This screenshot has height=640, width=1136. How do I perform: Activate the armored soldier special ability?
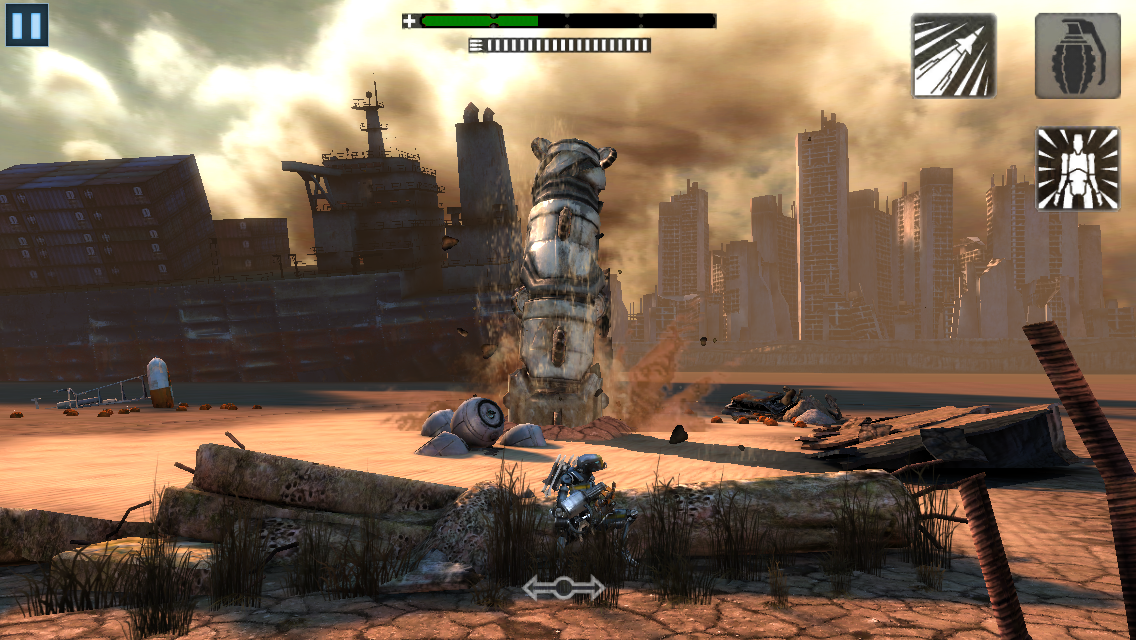[1076, 168]
